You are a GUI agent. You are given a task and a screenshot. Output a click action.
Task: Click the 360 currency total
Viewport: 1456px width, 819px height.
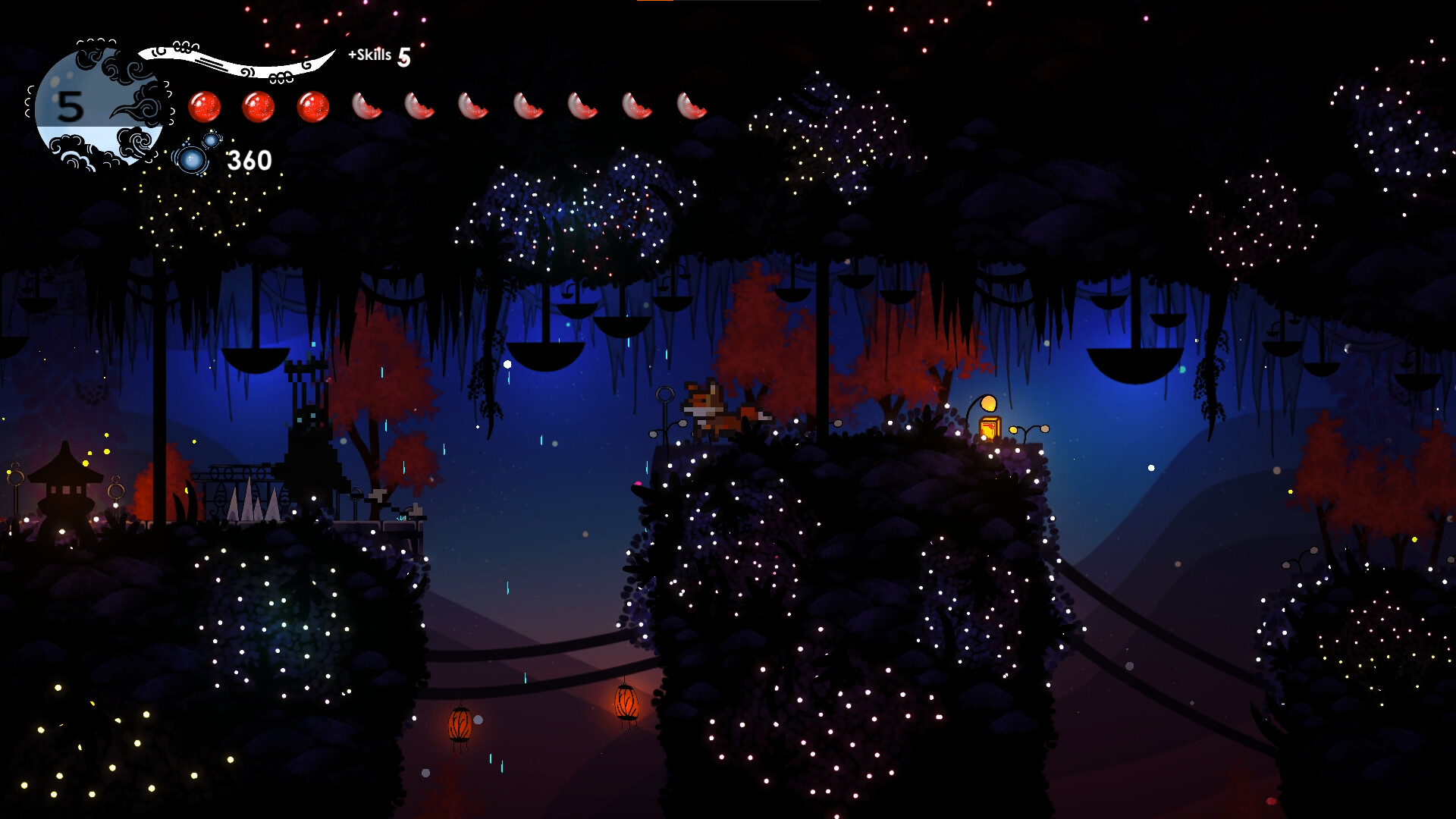coord(248,159)
